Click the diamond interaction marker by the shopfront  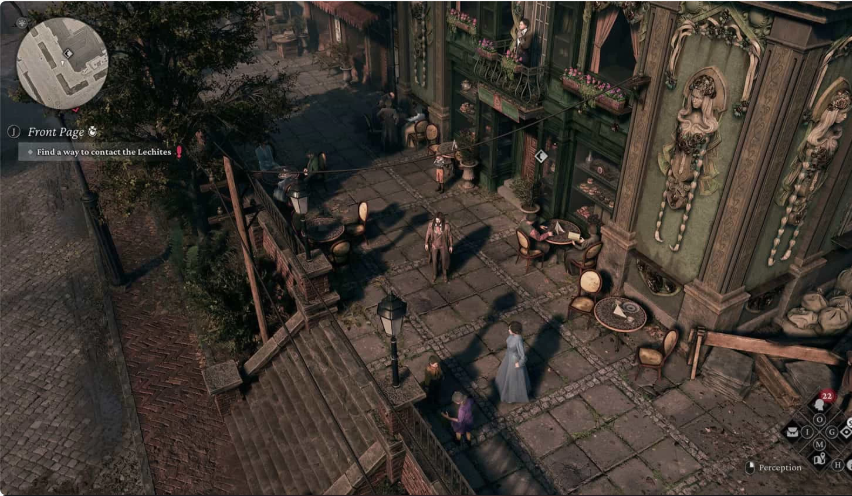tap(541, 156)
